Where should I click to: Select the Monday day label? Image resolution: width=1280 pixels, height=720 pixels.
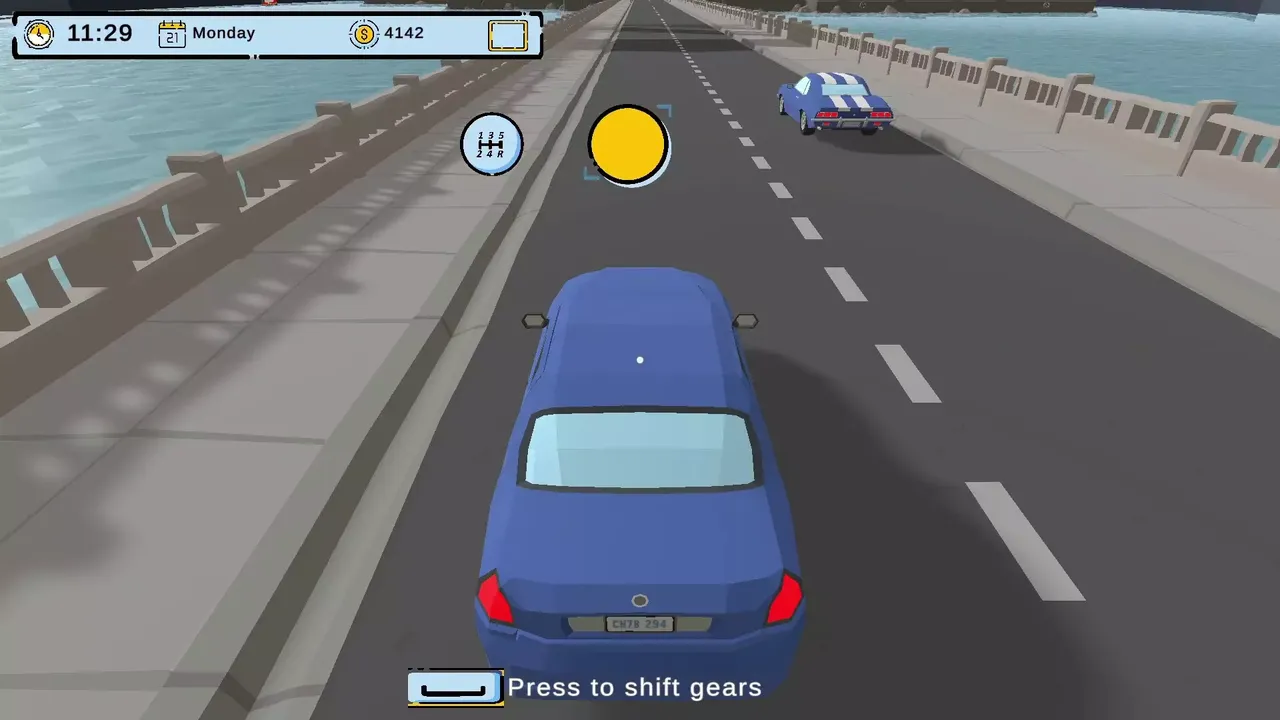click(x=224, y=33)
